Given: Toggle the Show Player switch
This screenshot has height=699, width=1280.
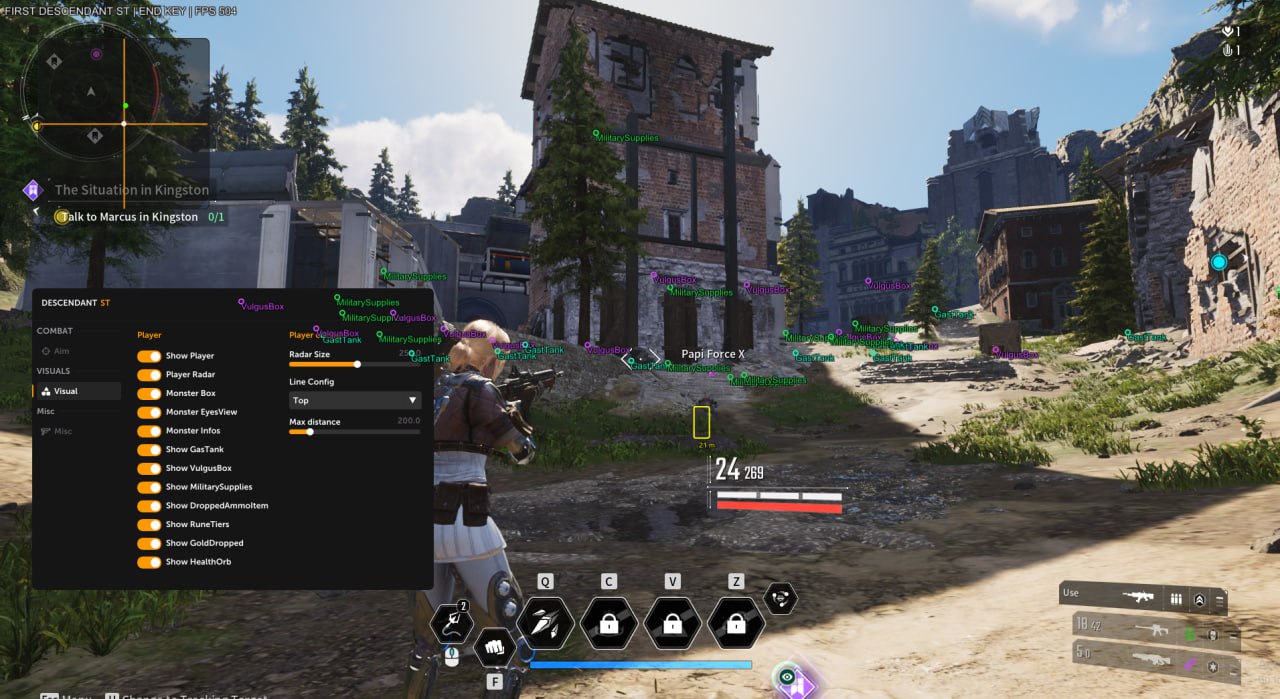Looking at the screenshot, I should coord(149,356).
